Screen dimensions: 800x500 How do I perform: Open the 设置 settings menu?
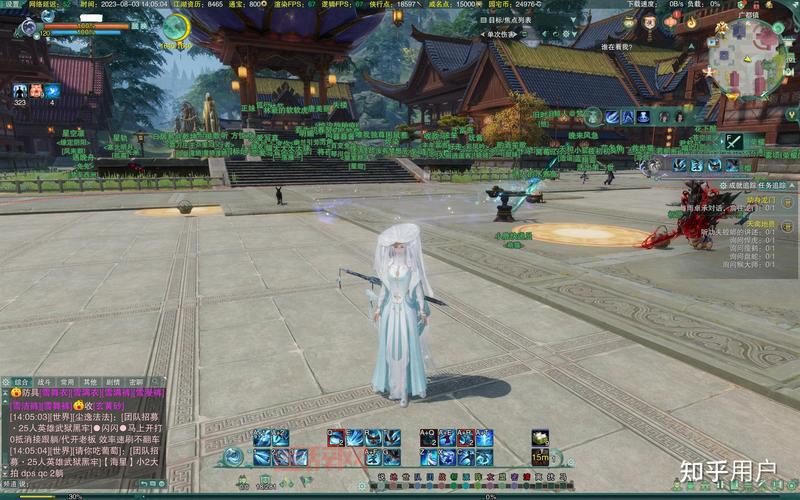click(13, 5)
